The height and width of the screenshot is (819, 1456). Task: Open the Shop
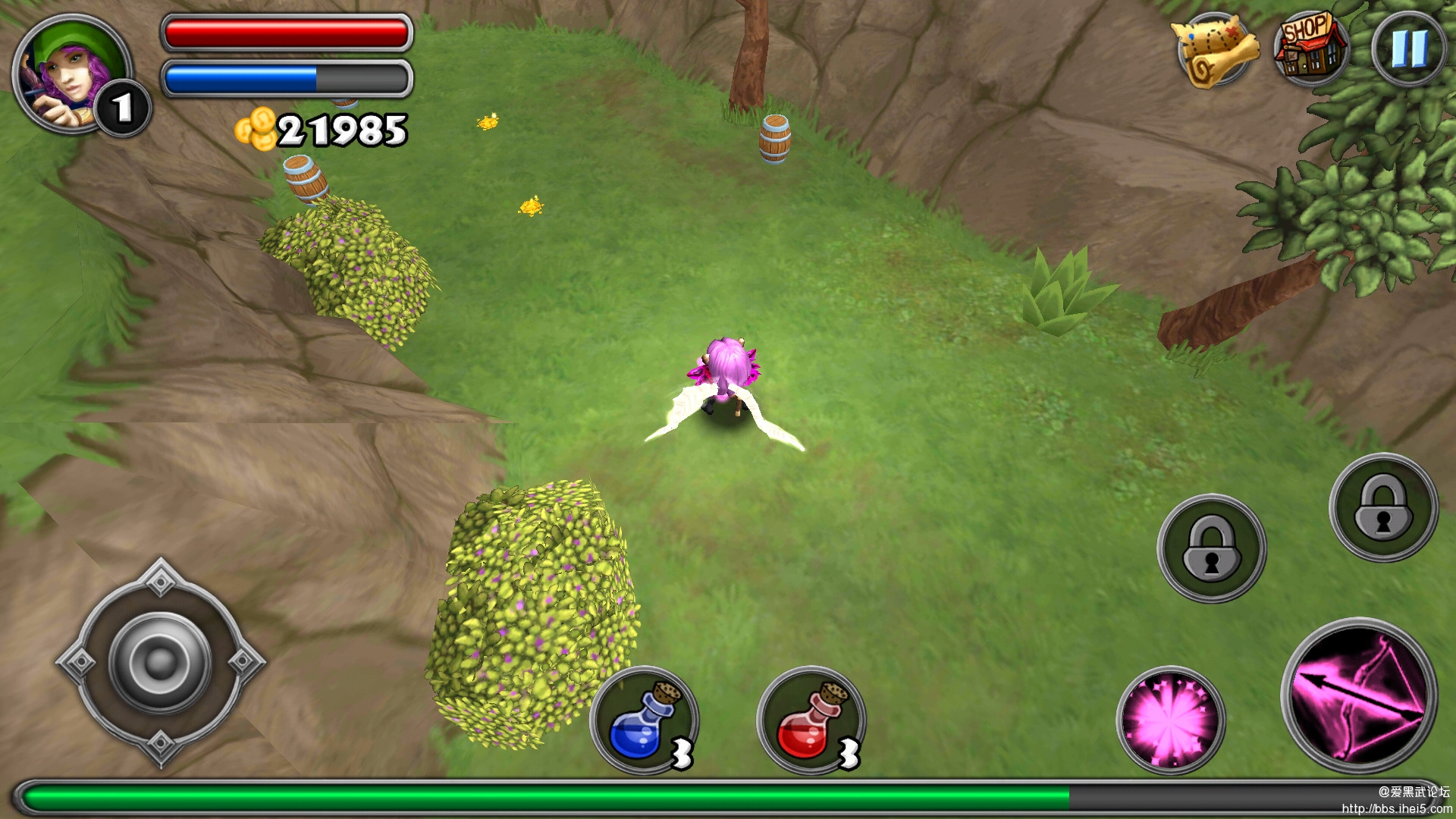[x=1311, y=47]
